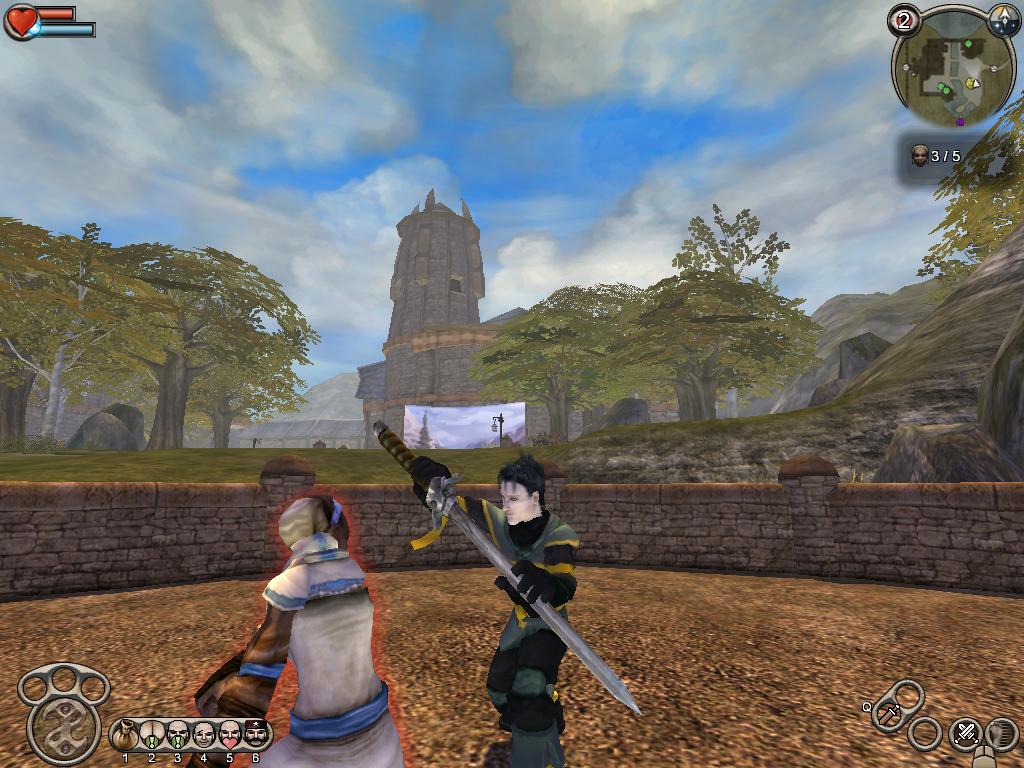Click the day-night compass dial on minimap
The width and height of the screenshot is (1024, 768).
pos(1002,18)
